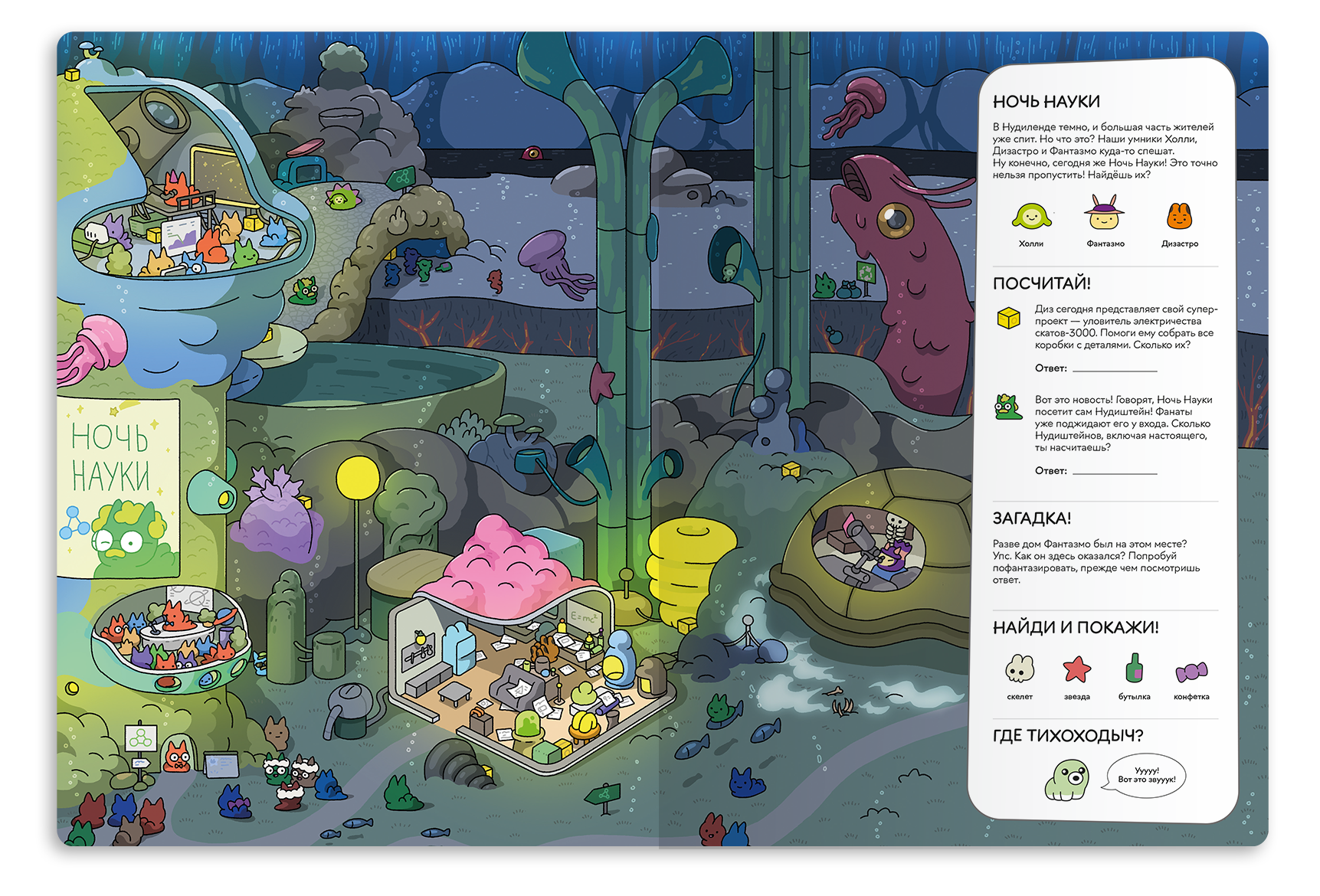Image resolution: width=1320 pixels, height=896 pixels.
Task: Choose the orange Дизастро character icon
Action: coord(1179,216)
